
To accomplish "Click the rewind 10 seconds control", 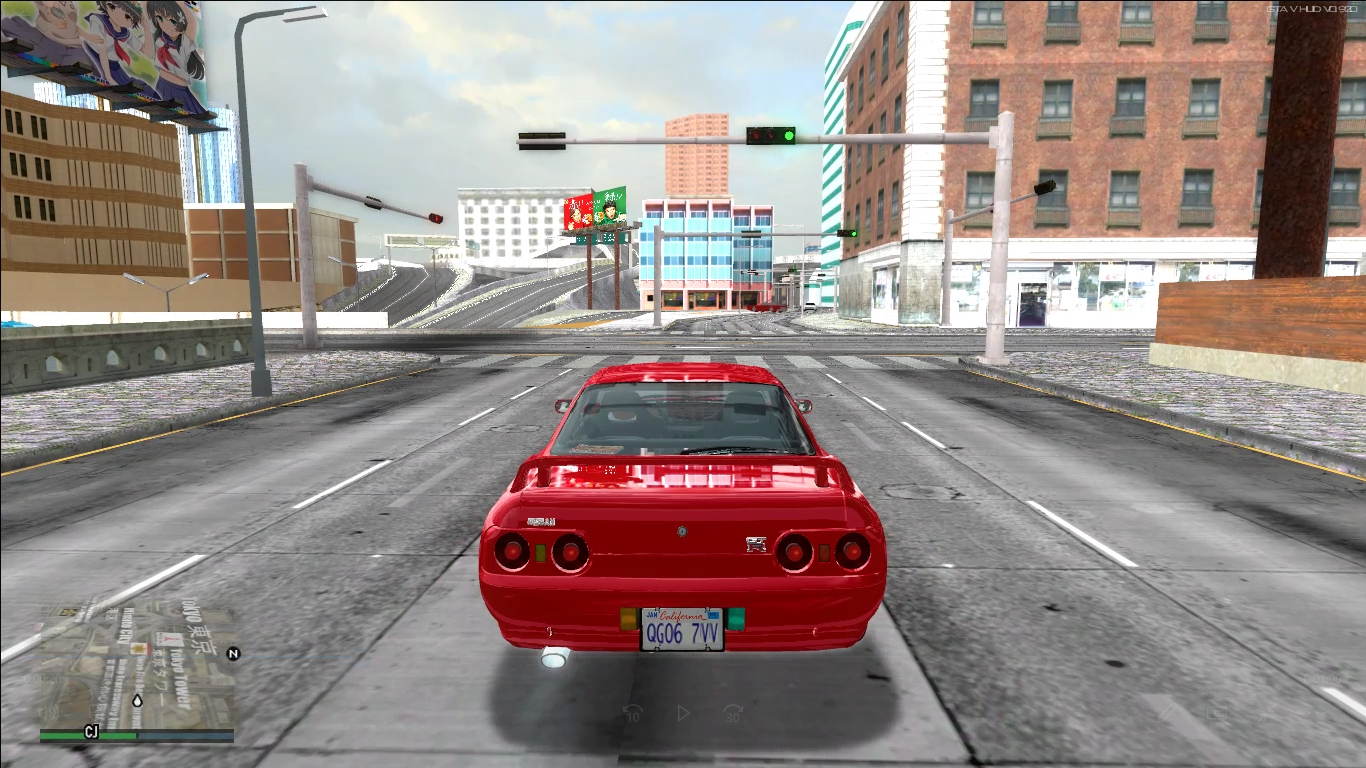I will tap(634, 712).
